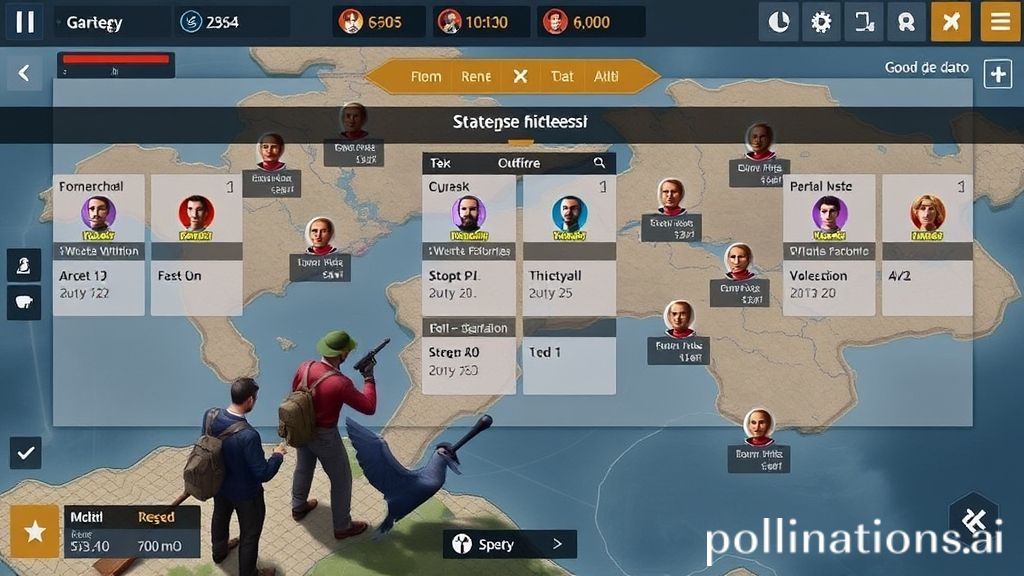Close the banner with the X

pos(520,76)
